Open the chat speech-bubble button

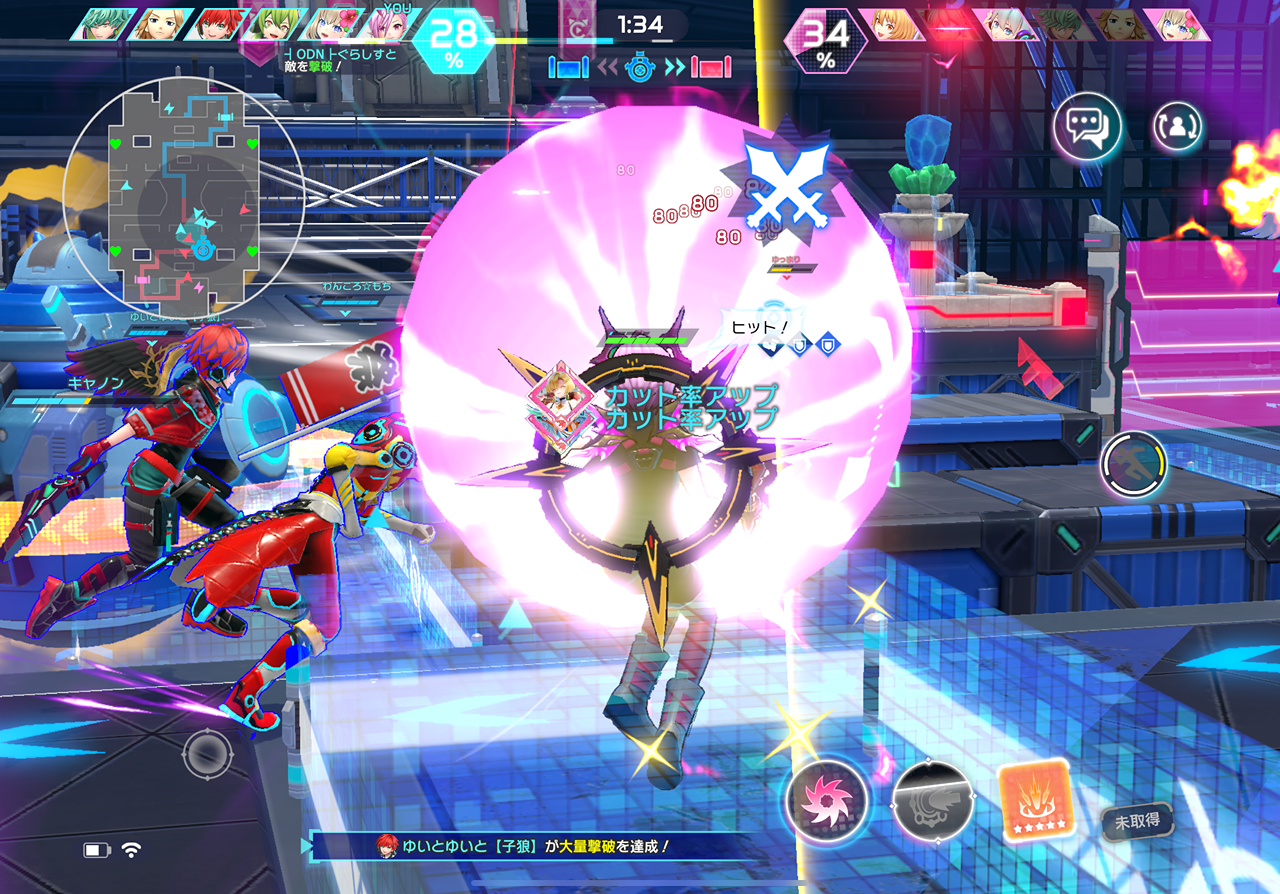(1087, 127)
